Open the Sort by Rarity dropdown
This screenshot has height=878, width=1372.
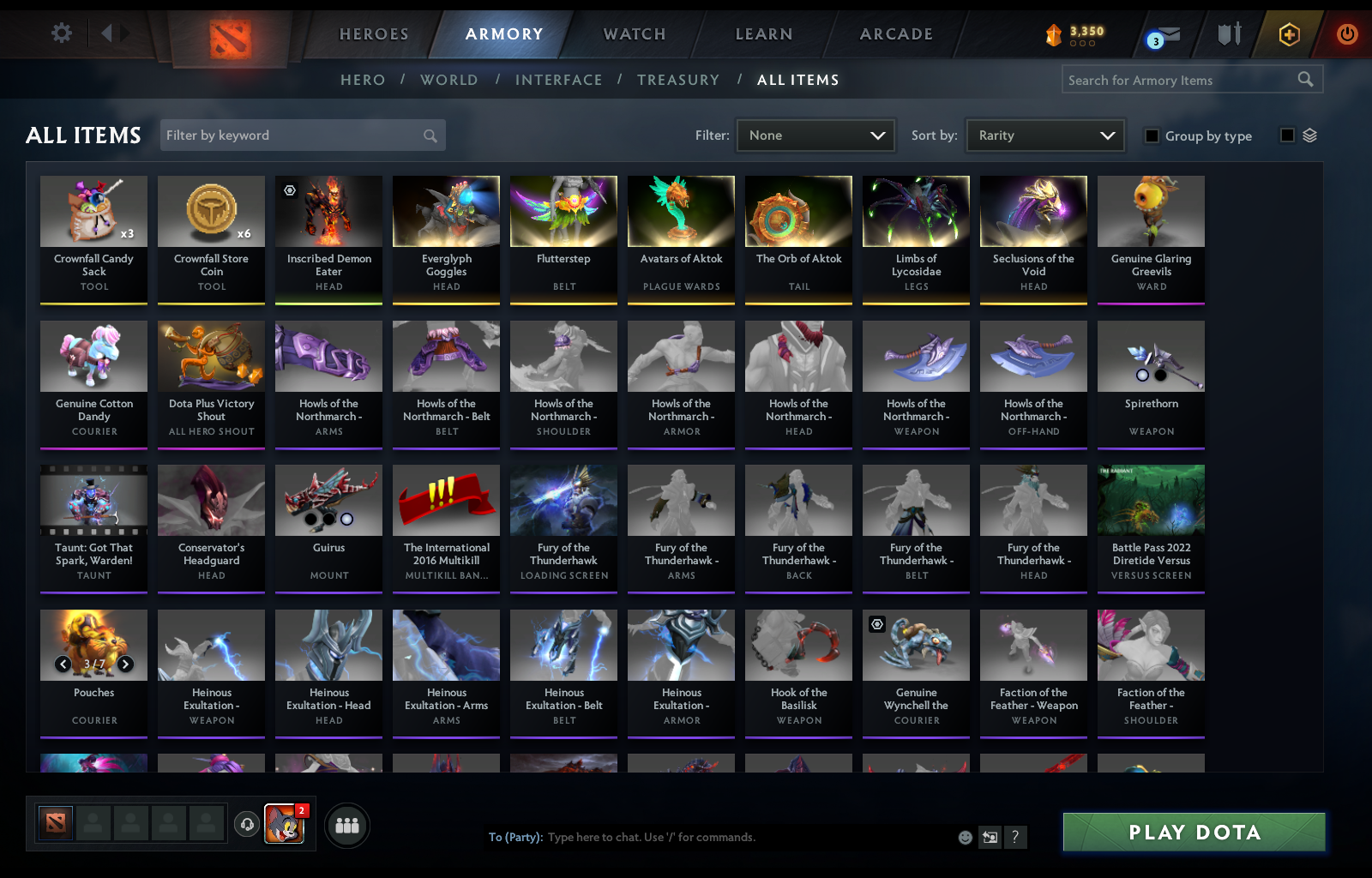[1044, 135]
